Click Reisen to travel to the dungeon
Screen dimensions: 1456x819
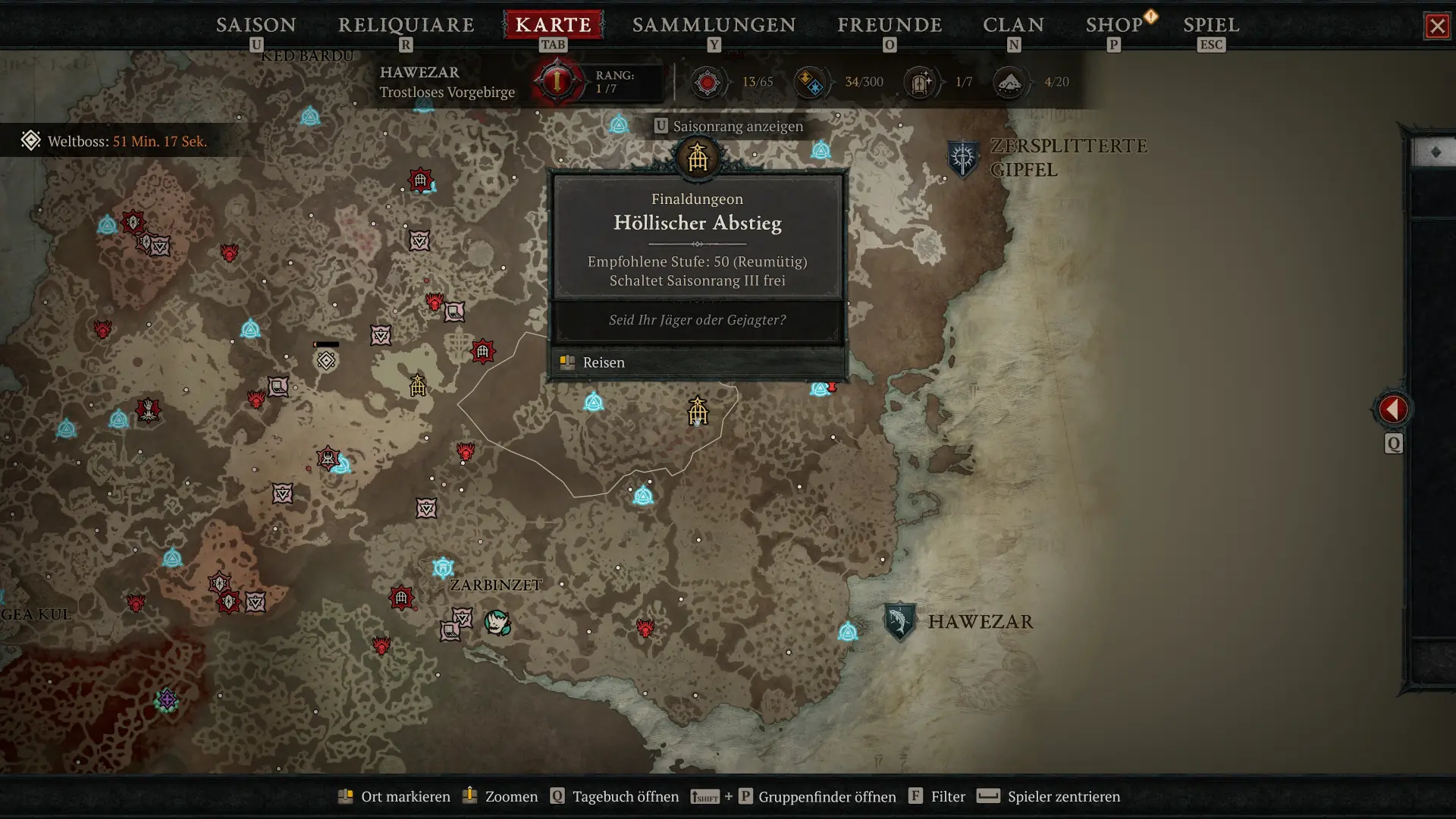[x=603, y=362]
